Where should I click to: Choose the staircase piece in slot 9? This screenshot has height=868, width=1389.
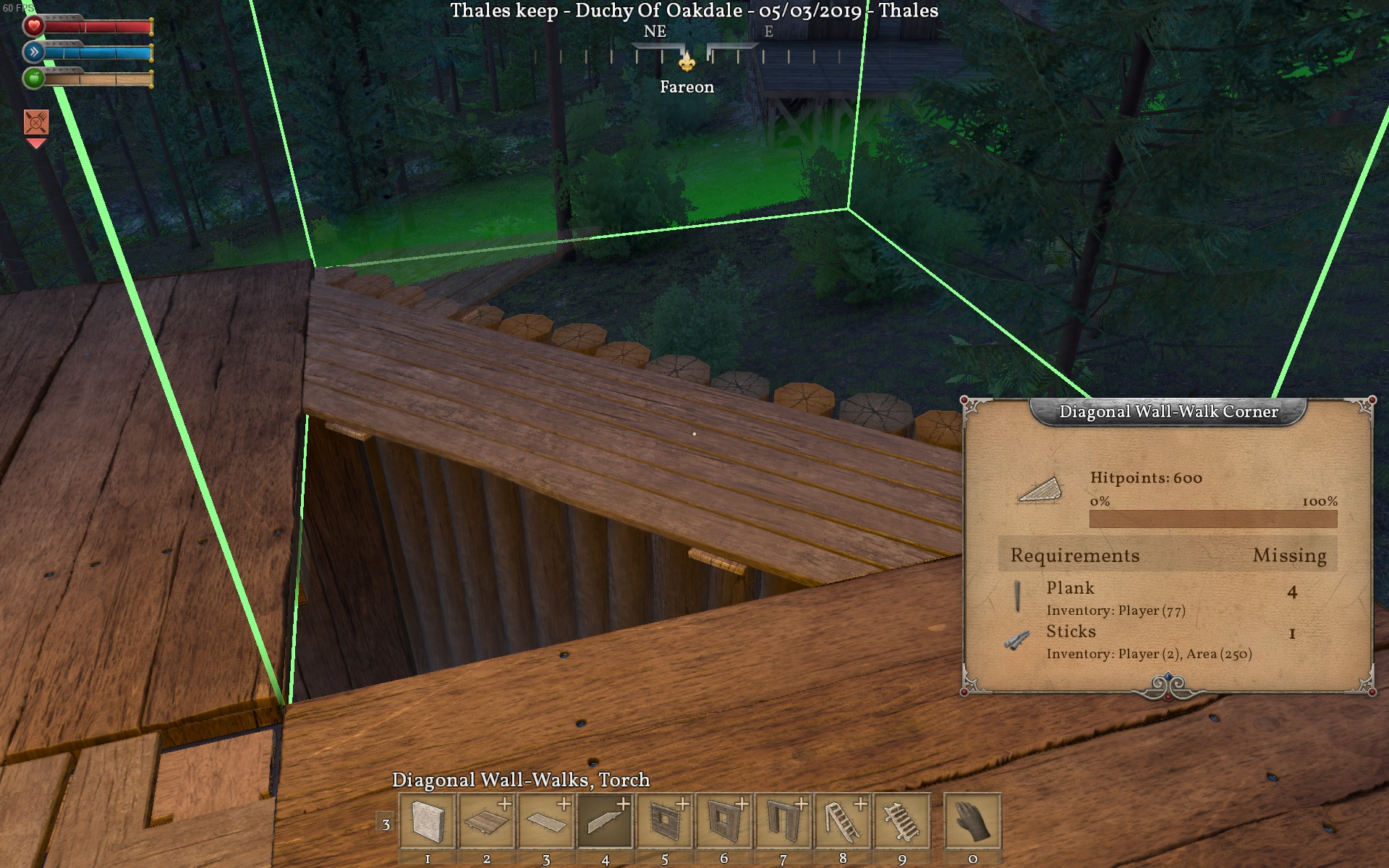point(902,822)
